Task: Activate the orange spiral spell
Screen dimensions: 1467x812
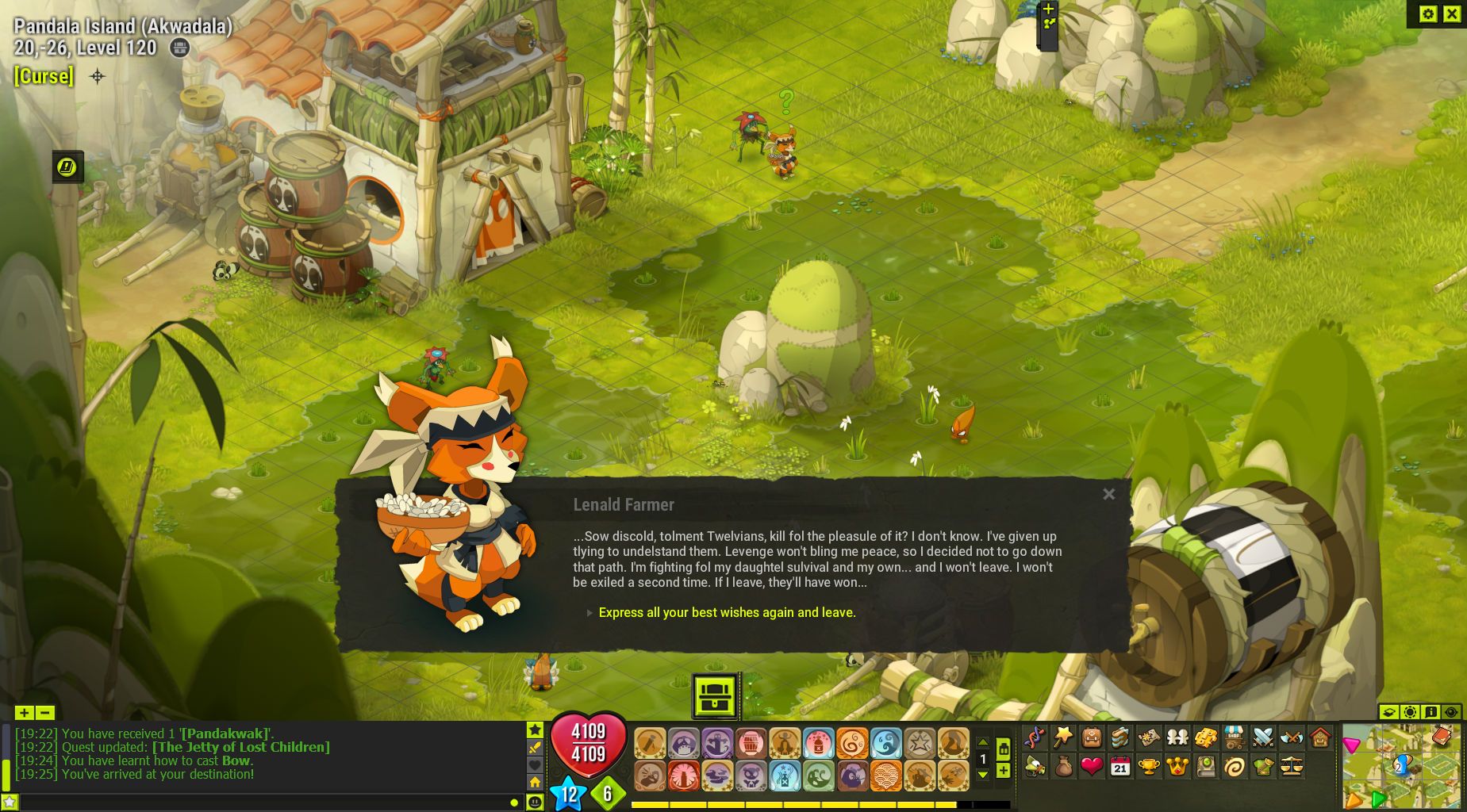Action: 852,744
